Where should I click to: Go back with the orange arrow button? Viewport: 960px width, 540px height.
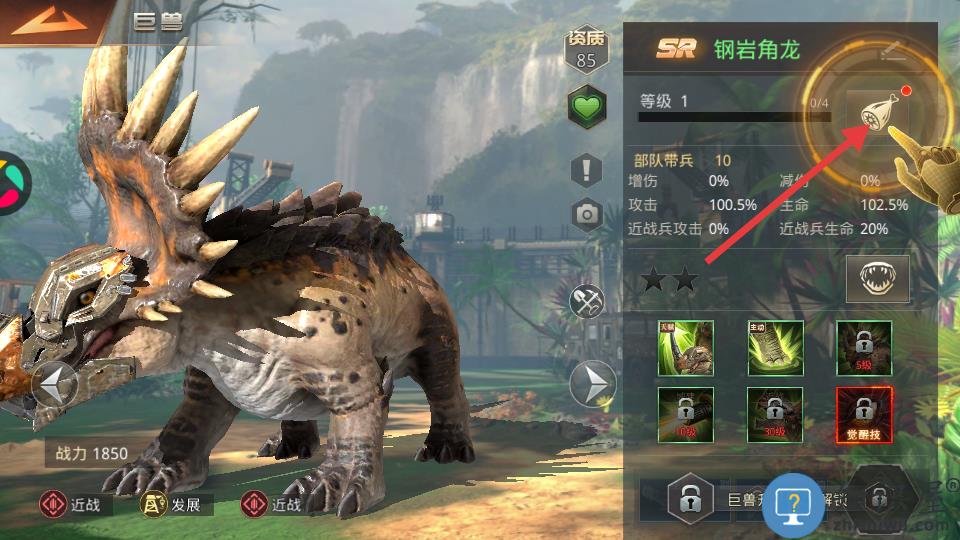tap(47, 21)
